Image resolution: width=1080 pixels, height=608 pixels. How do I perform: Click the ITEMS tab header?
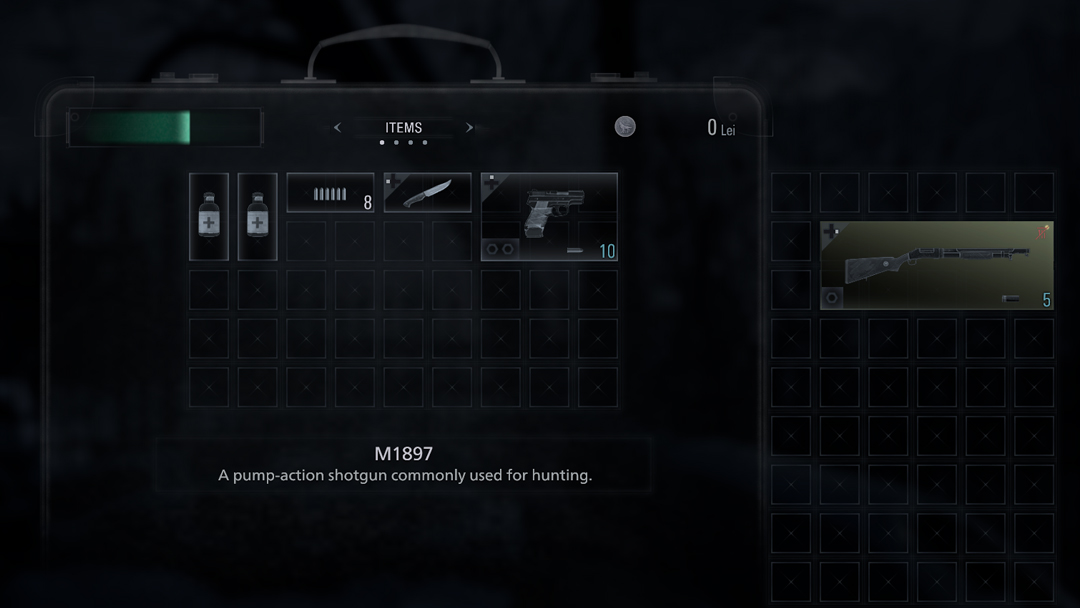403,128
